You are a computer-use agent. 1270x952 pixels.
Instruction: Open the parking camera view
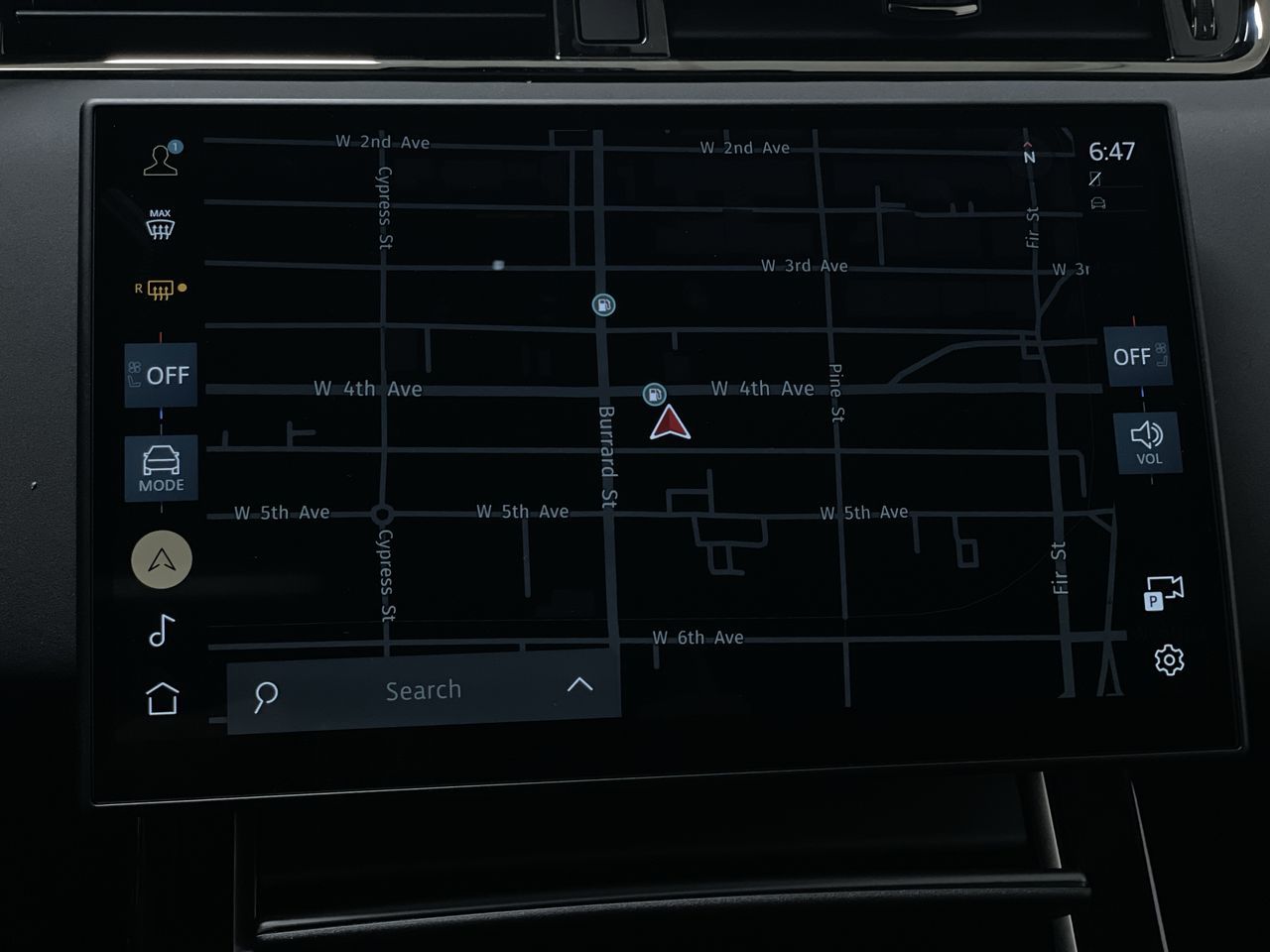coord(1164,593)
